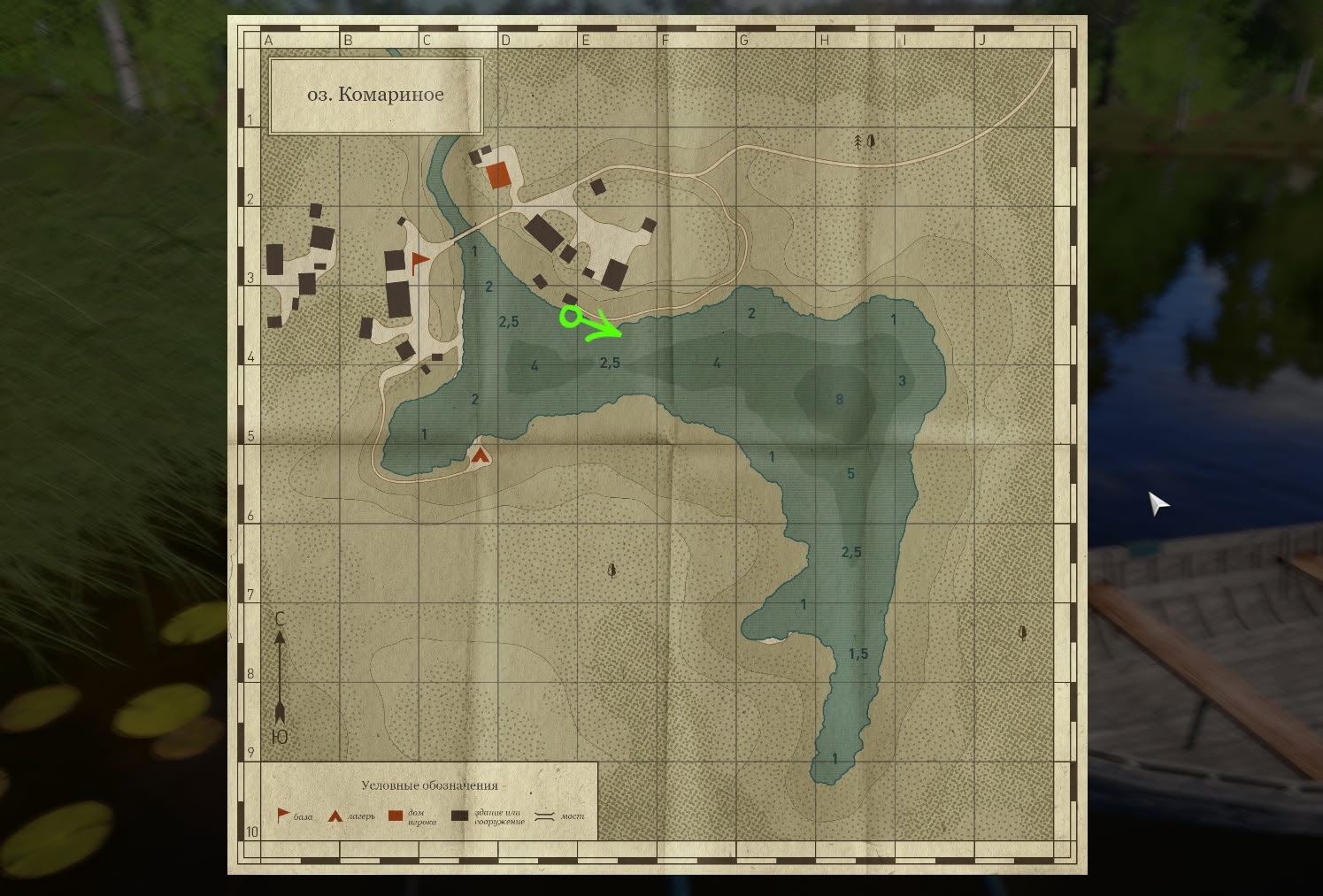
Task: Select the "дом игрока" legend entry
Action: 407,816
